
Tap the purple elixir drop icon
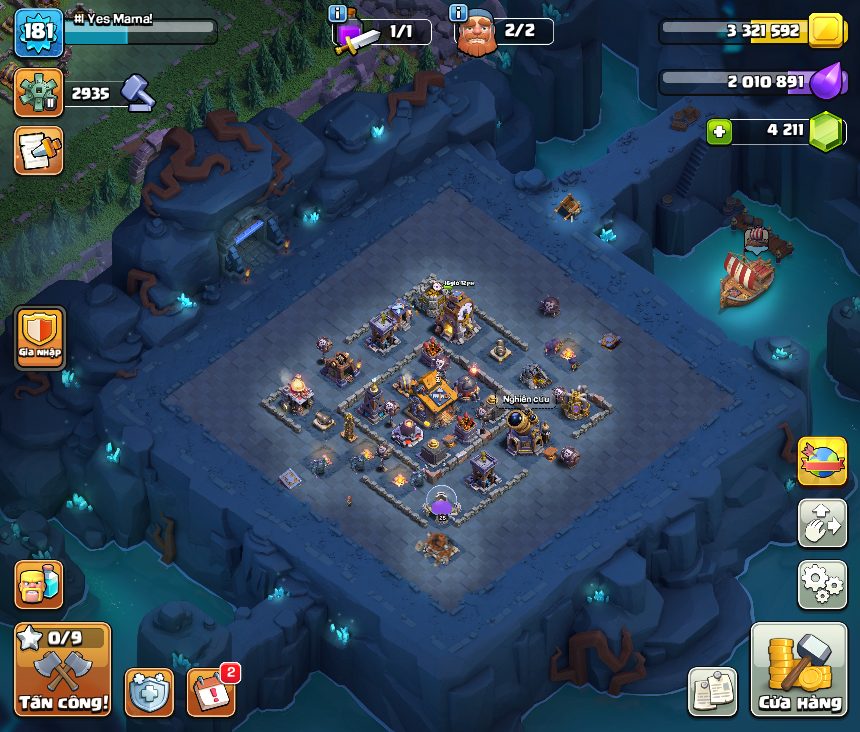pyautogui.click(x=827, y=81)
